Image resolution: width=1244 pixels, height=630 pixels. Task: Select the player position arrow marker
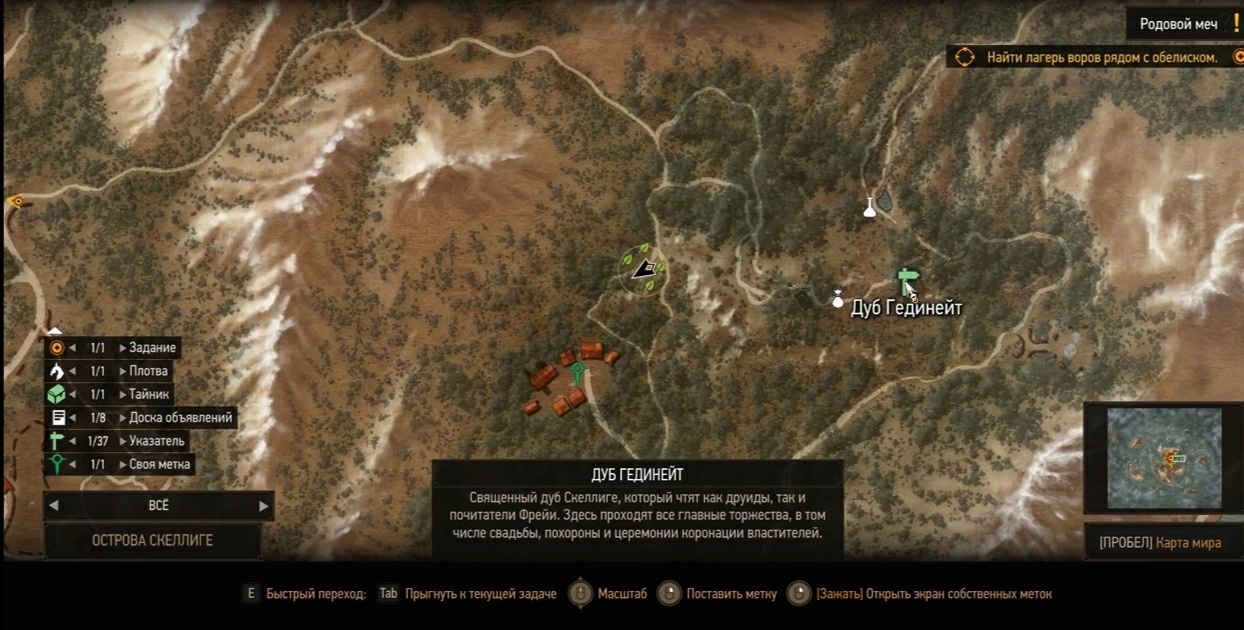pos(645,268)
